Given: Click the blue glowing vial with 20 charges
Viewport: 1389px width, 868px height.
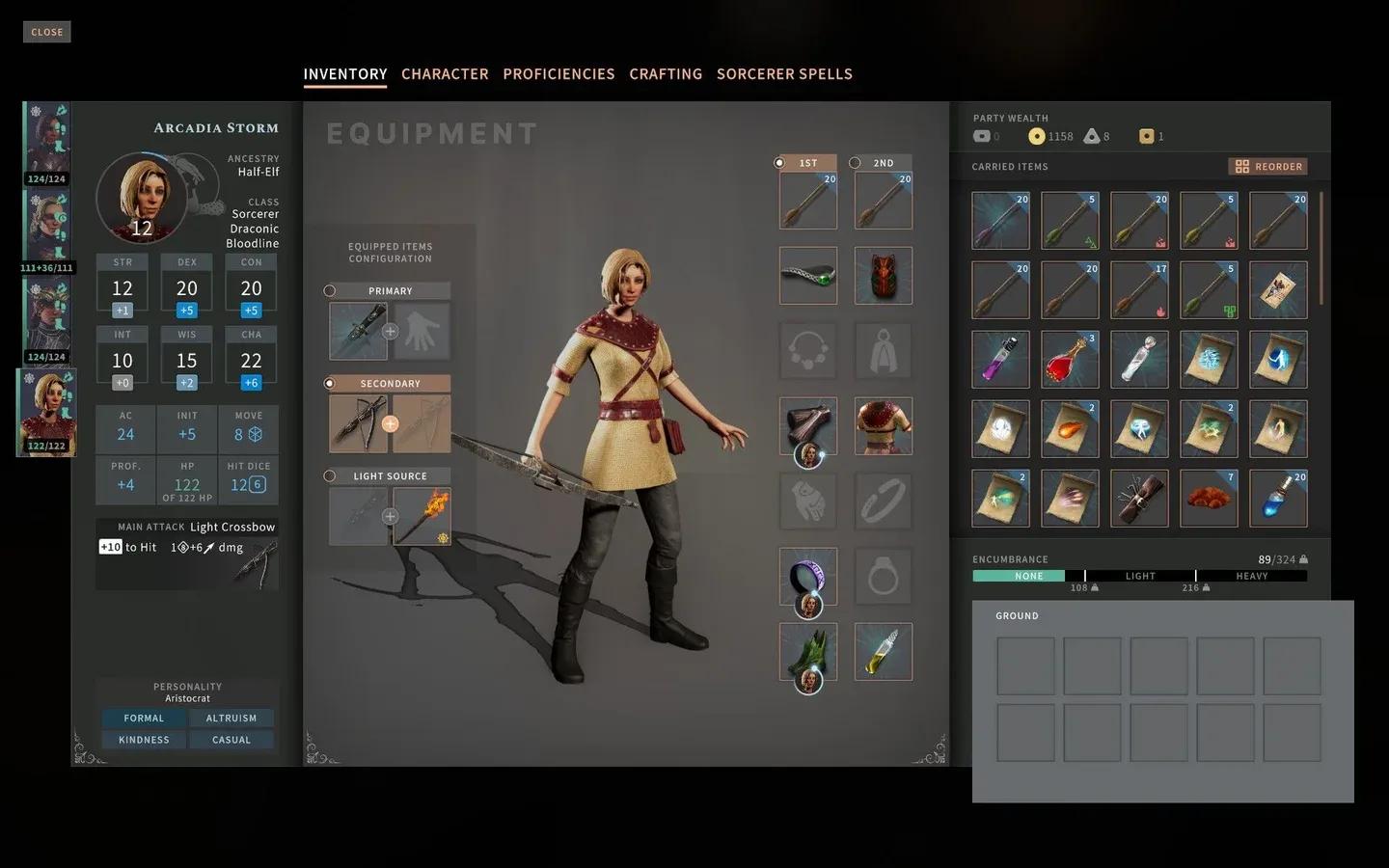Looking at the screenshot, I should tap(1278, 497).
